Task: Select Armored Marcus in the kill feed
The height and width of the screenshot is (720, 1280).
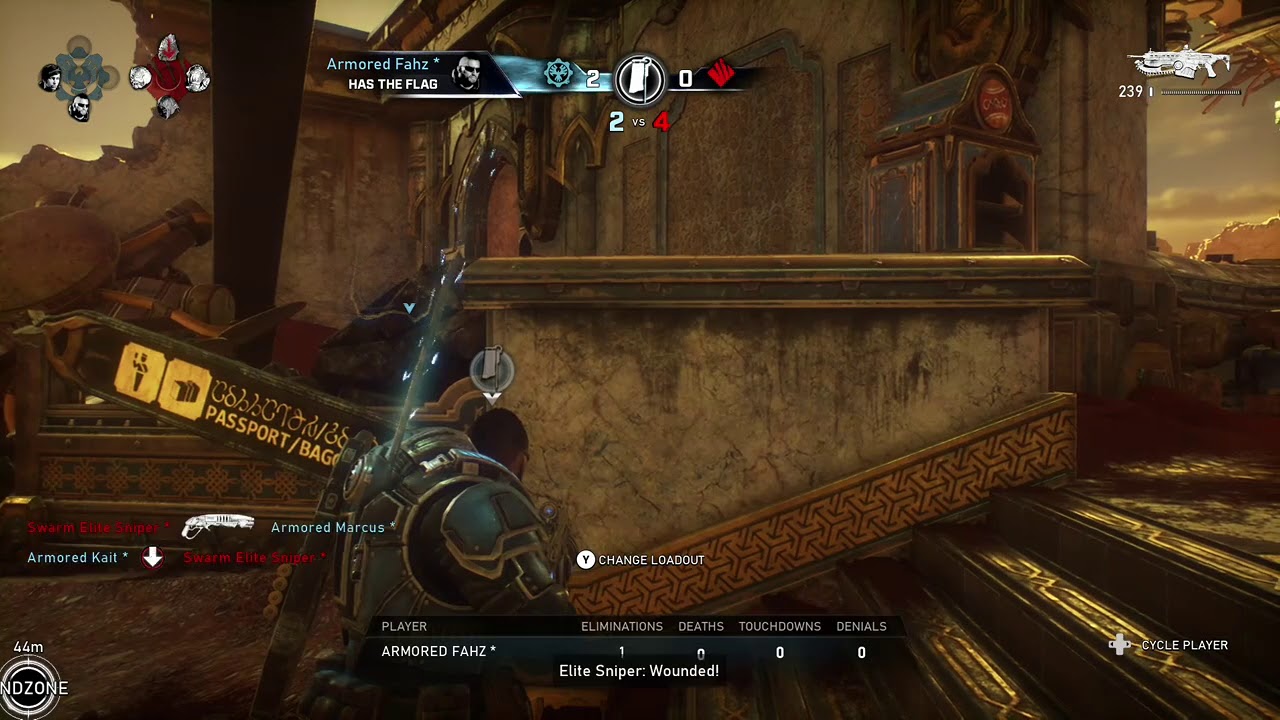Action: tap(332, 527)
